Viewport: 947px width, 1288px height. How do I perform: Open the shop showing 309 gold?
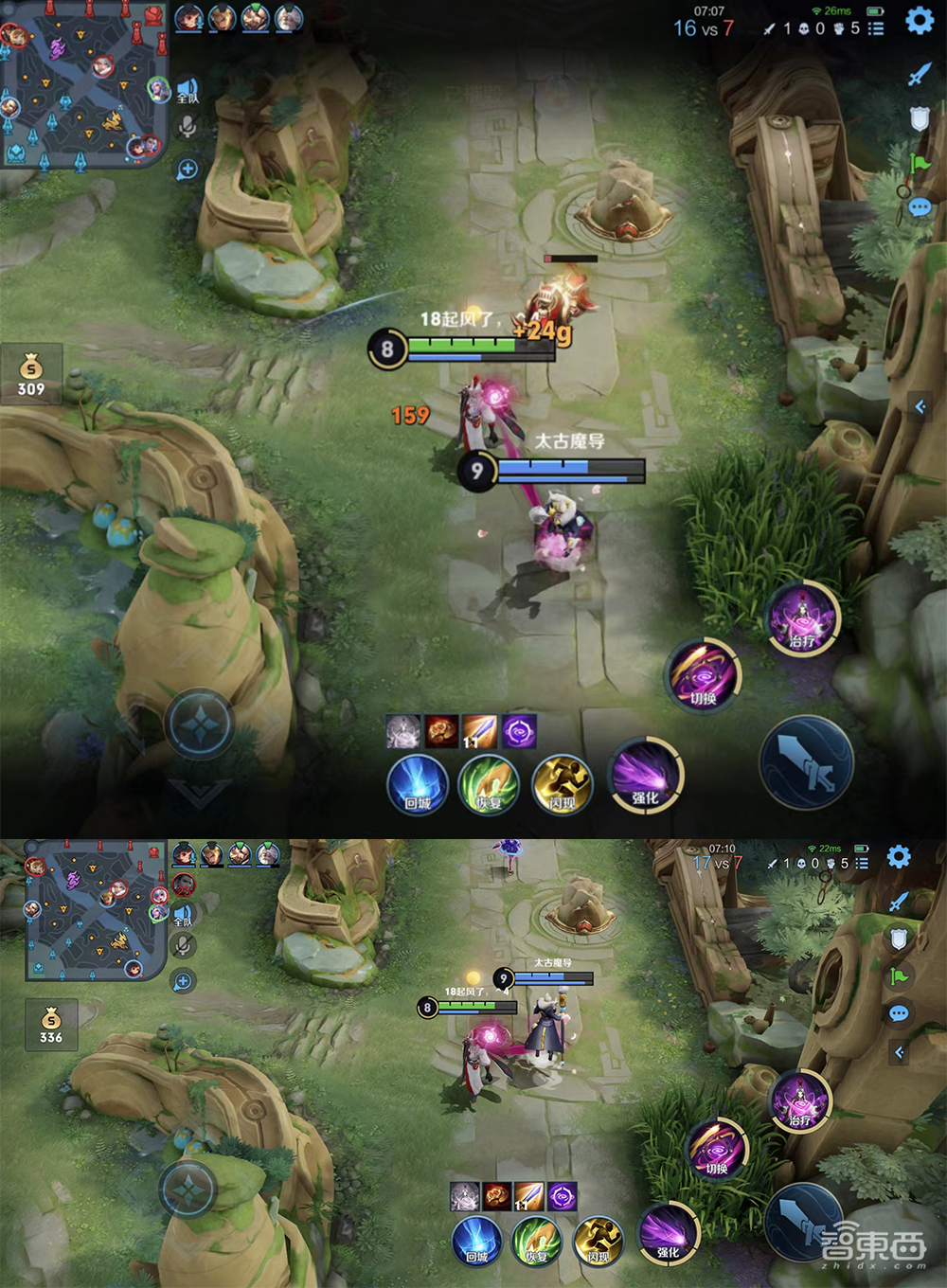[31, 373]
